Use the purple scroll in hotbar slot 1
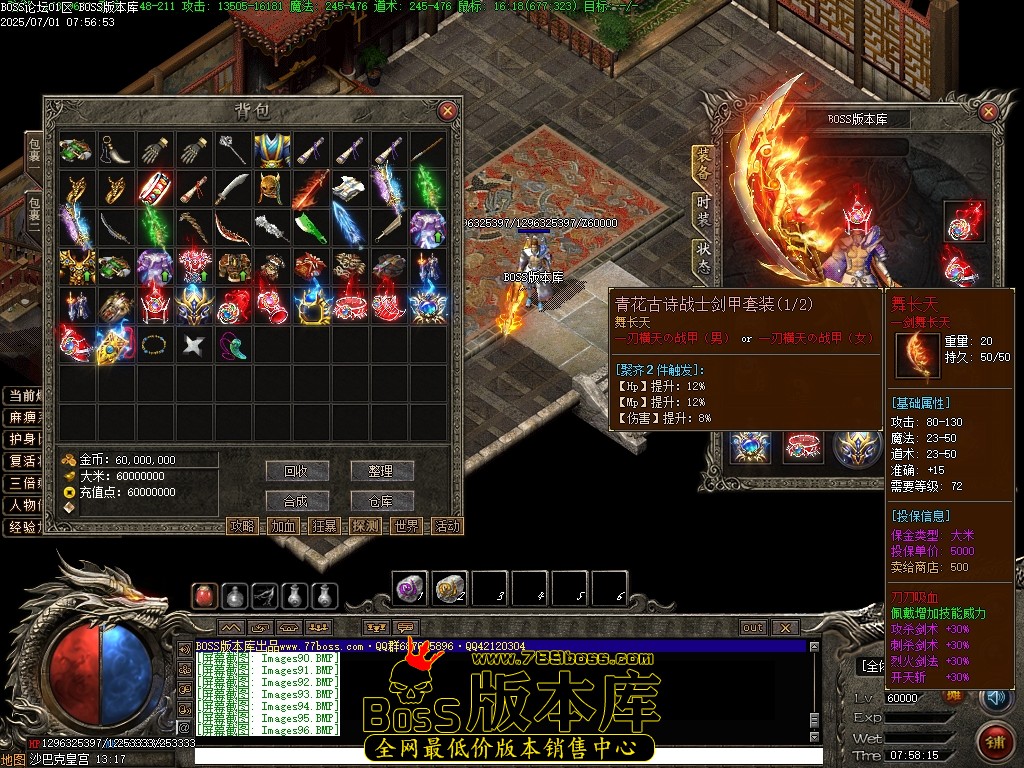The image size is (1024, 768). (x=409, y=588)
